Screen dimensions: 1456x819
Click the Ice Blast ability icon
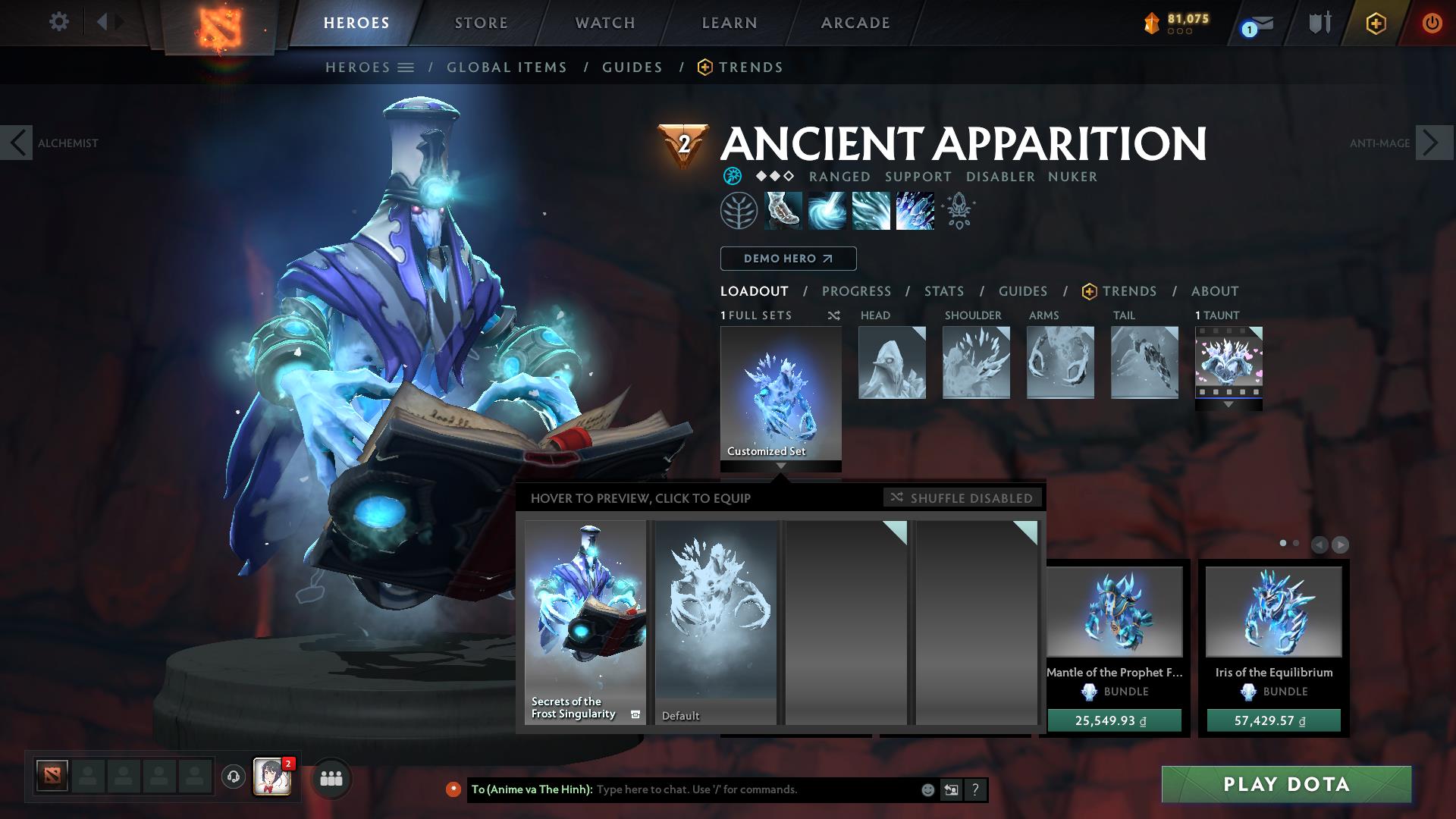tap(914, 210)
